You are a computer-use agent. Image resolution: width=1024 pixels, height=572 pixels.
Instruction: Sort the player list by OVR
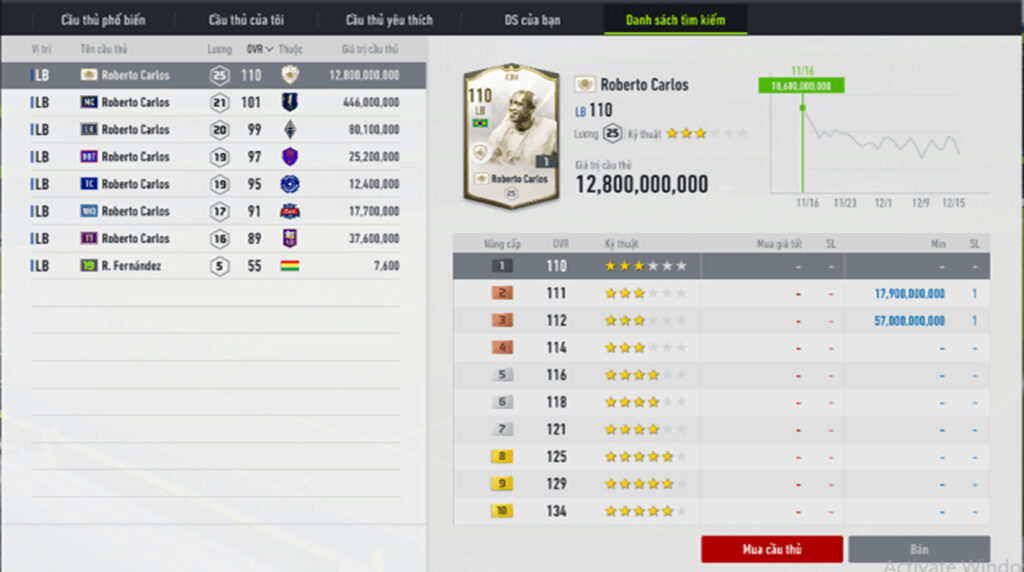pyautogui.click(x=259, y=49)
